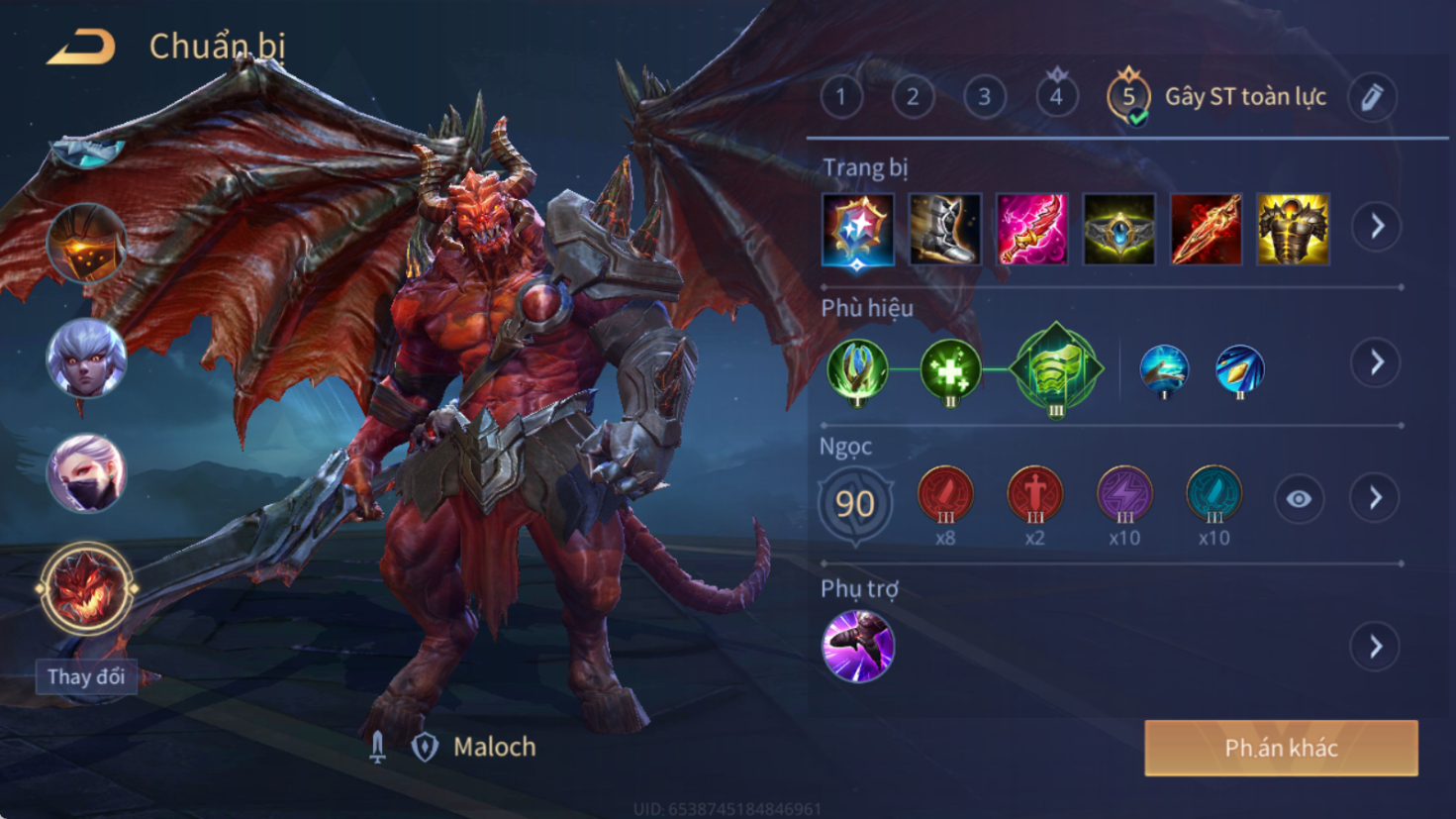
Task: Click the Thay đổi change hero button
Action: 86,677
